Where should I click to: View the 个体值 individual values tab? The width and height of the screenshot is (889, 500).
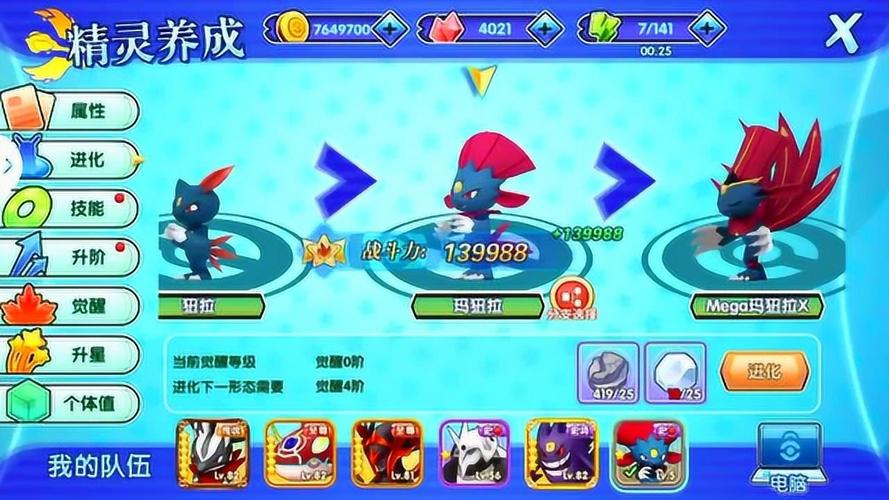coord(74,402)
